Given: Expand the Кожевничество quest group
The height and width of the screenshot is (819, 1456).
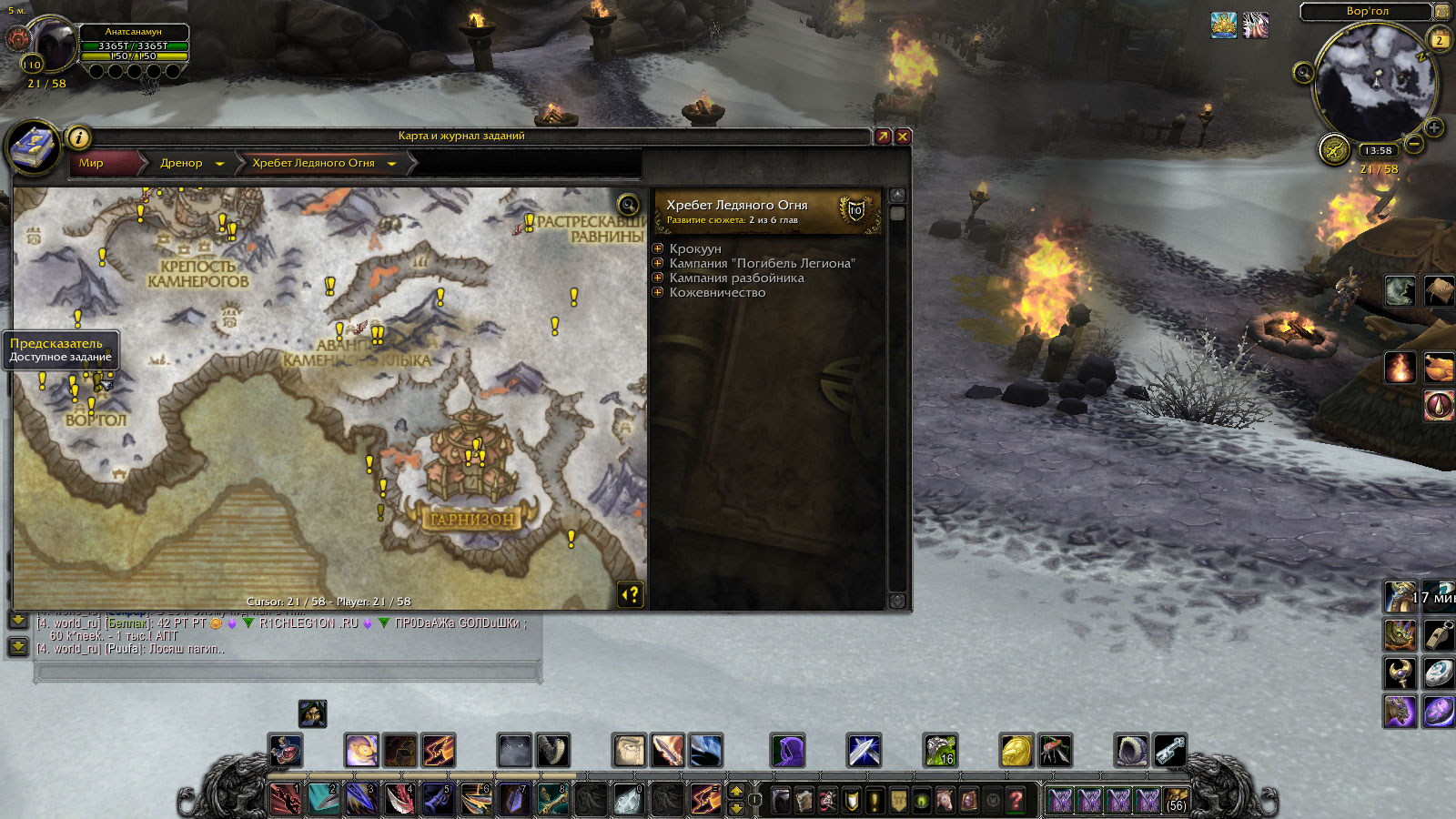Looking at the screenshot, I should tap(658, 292).
